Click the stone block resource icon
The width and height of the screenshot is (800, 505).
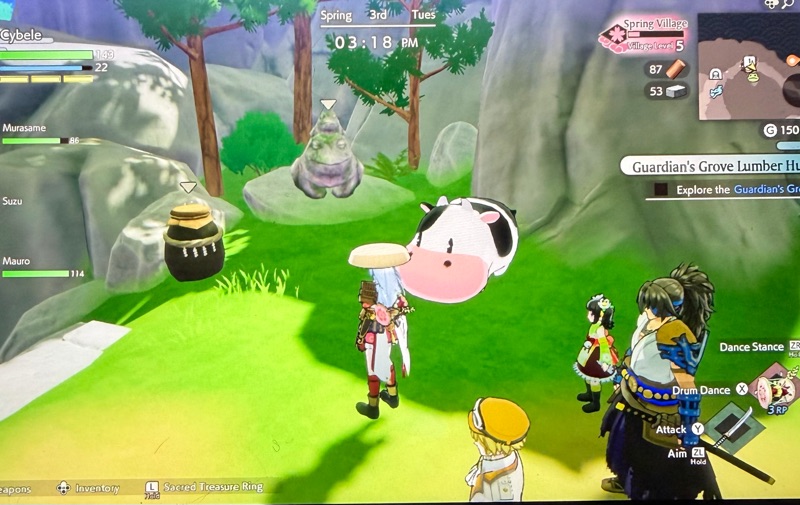pos(677,91)
